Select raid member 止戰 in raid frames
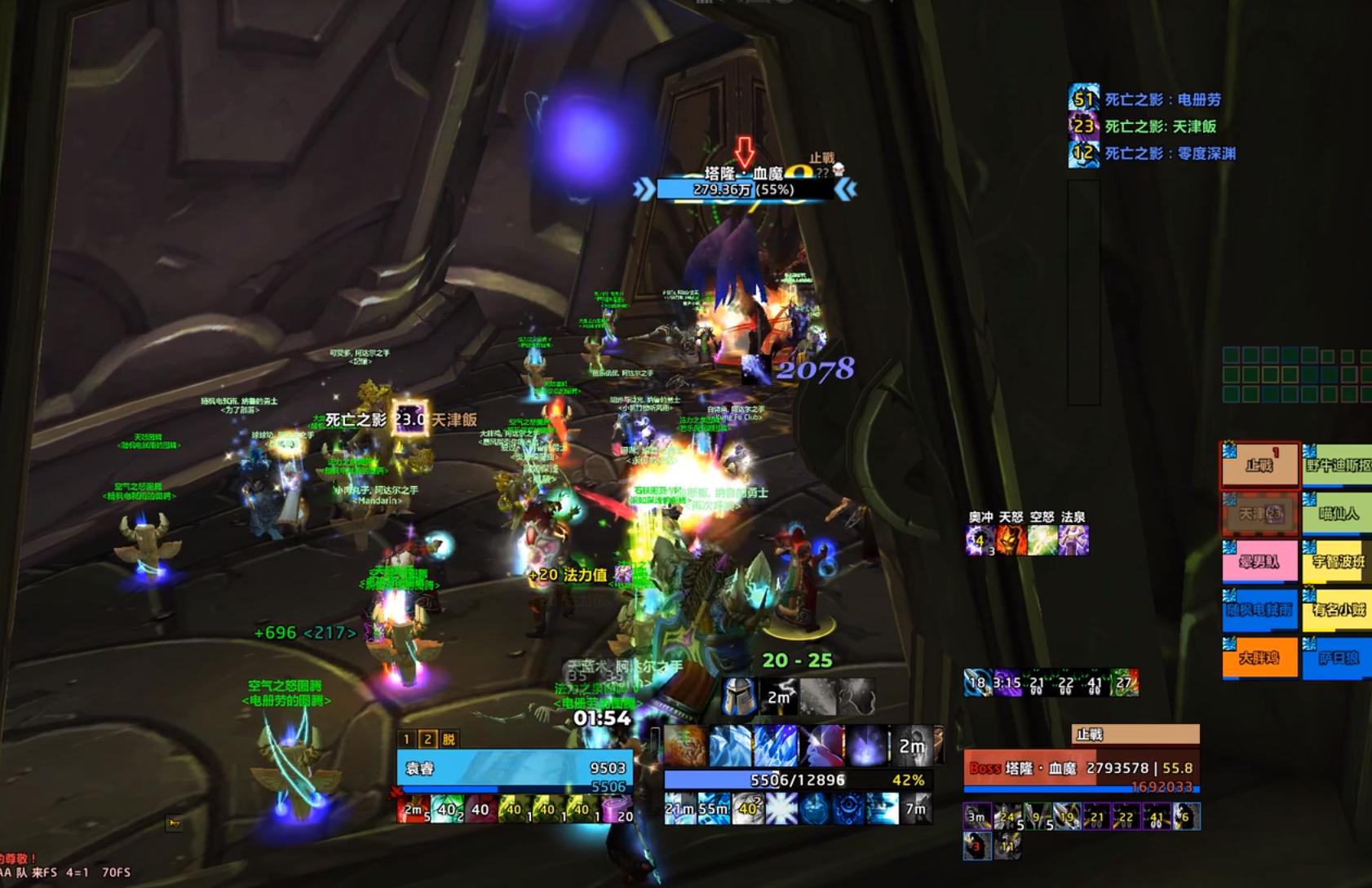This screenshot has width=1372, height=888. pos(1259,466)
